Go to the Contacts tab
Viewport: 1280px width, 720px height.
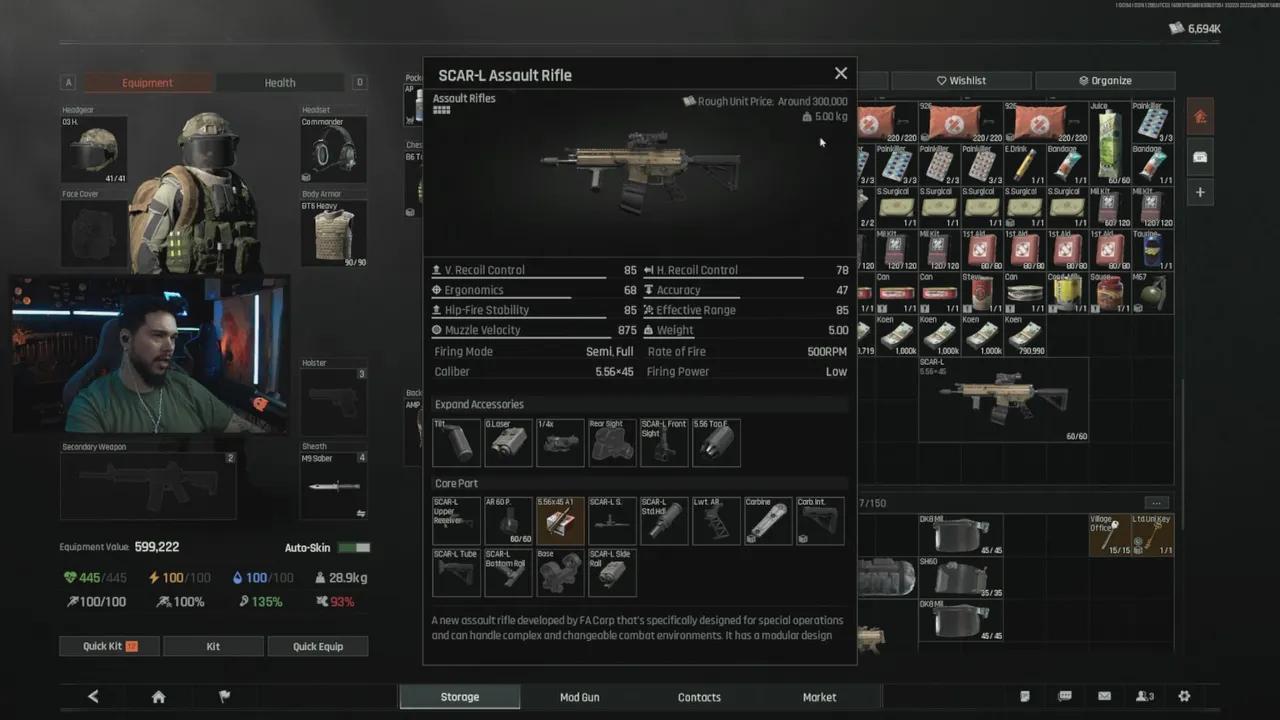[699, 697]
